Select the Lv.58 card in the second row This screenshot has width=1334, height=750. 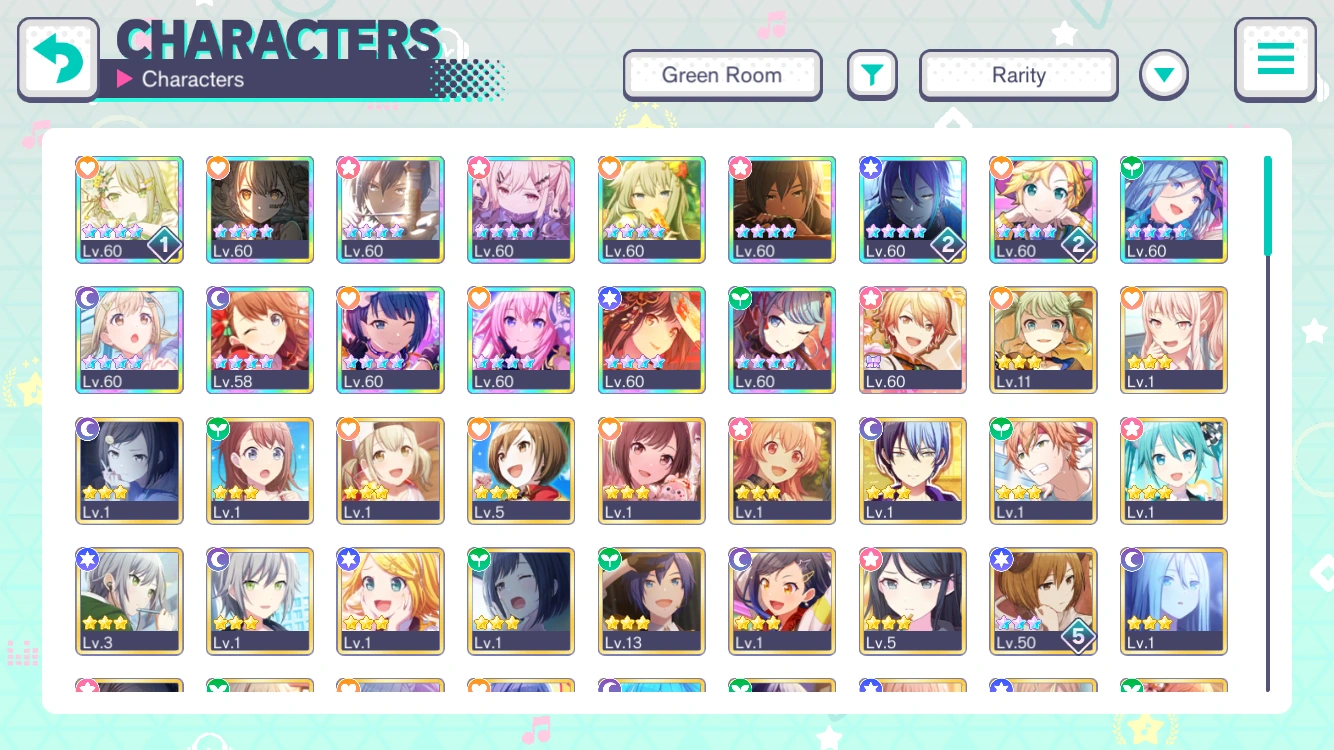(x=260, y=340)
